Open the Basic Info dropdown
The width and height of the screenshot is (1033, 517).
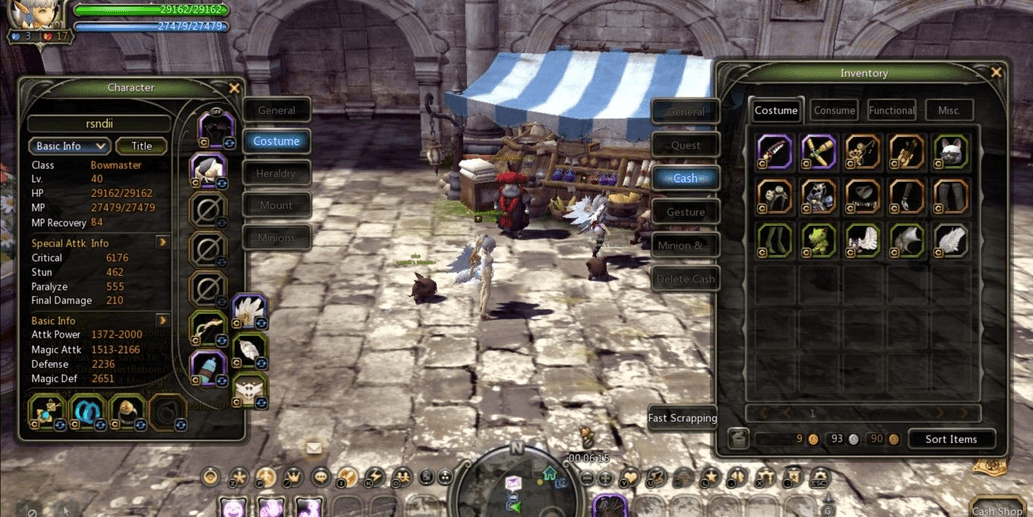click(68, 146)
